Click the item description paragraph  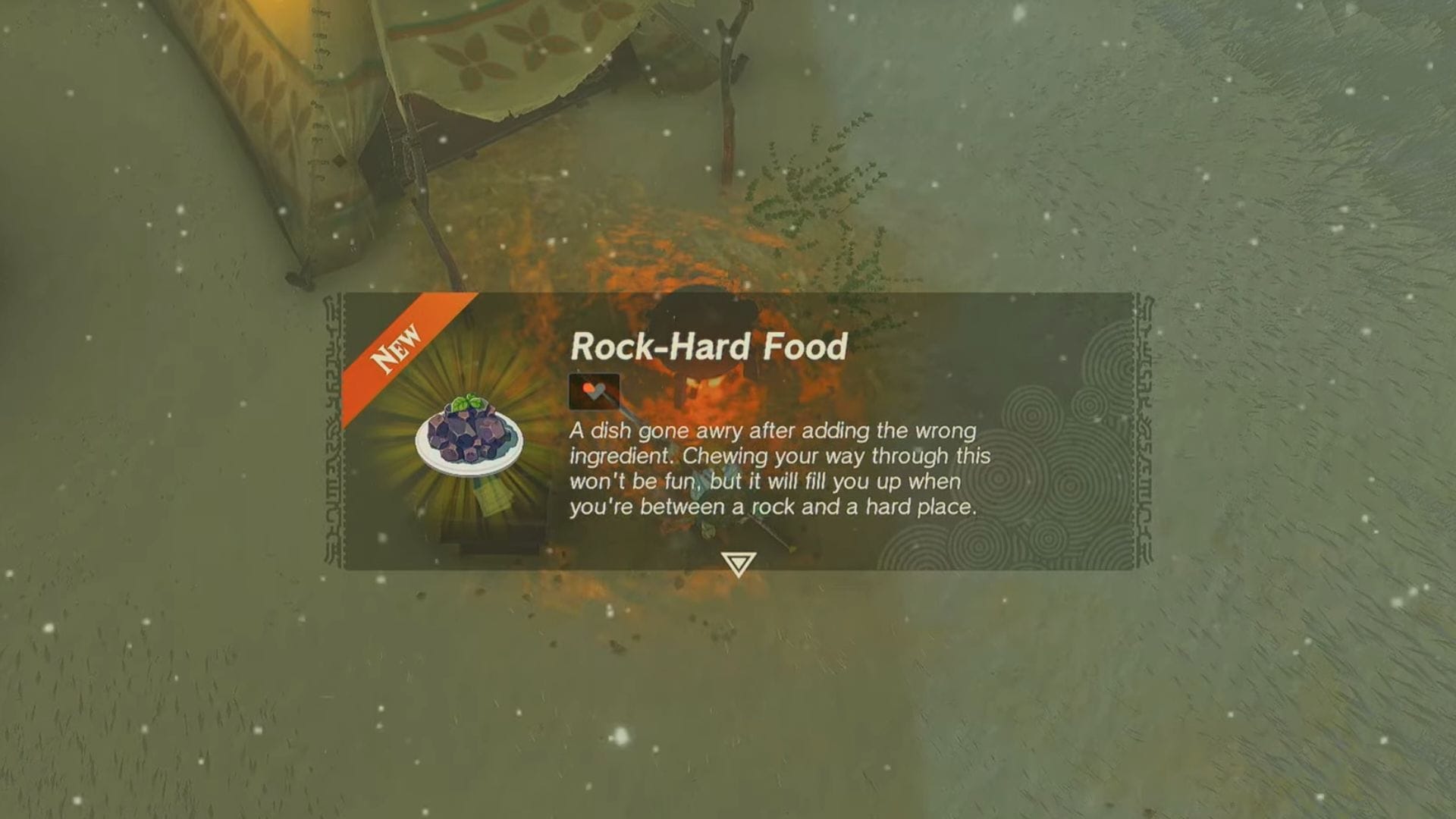click(781, 470)
